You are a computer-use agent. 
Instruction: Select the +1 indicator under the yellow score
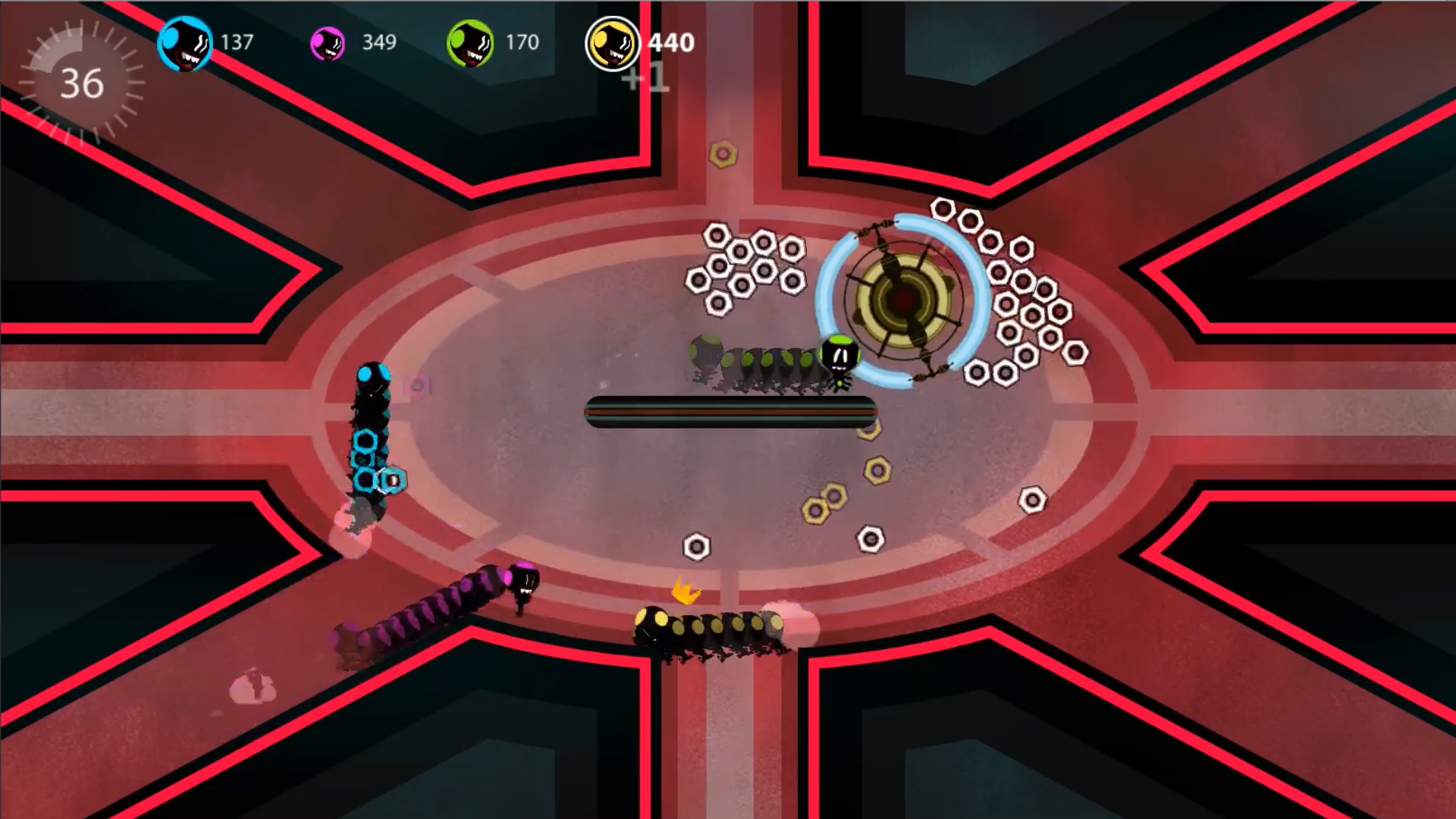click(x=646, y=78)
